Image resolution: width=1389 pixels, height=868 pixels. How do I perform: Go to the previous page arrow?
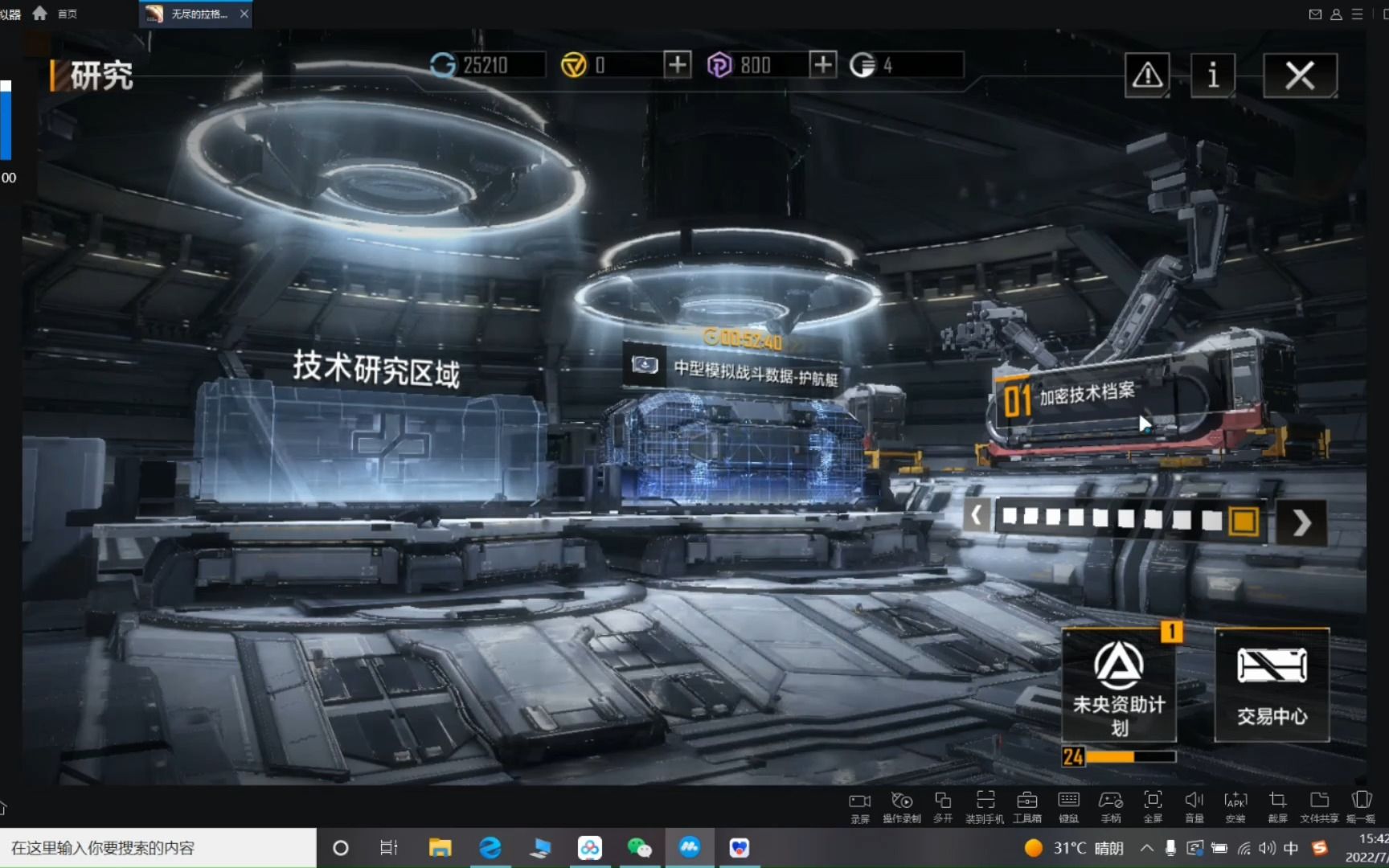point(976,515)
